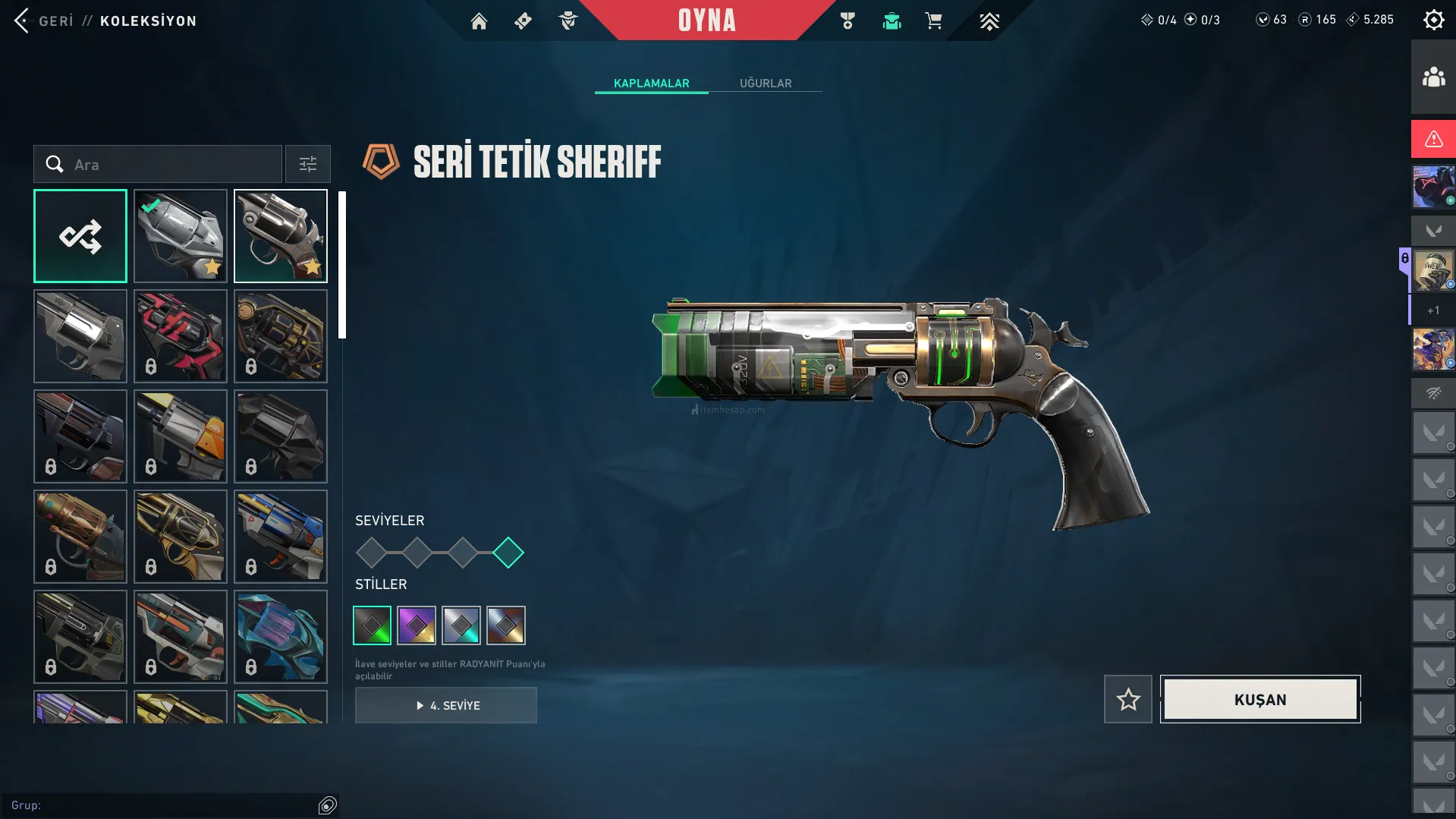The height and width of the screenshot is (819, 1456).
Task: Select the random skin shuffle tile
Action: click(x=80, y=236)
